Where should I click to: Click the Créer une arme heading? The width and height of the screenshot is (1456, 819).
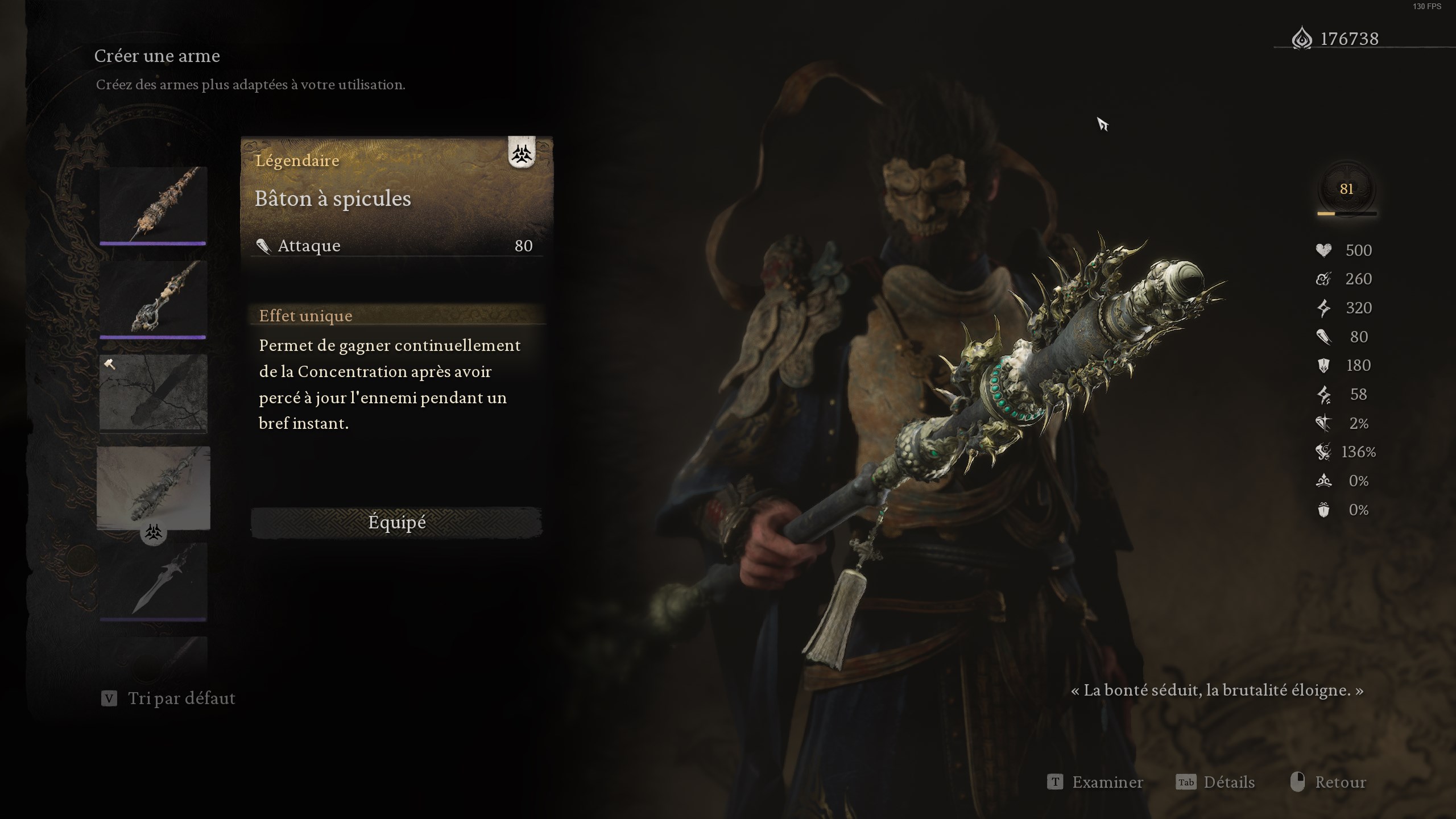click(x=158, y=56)
